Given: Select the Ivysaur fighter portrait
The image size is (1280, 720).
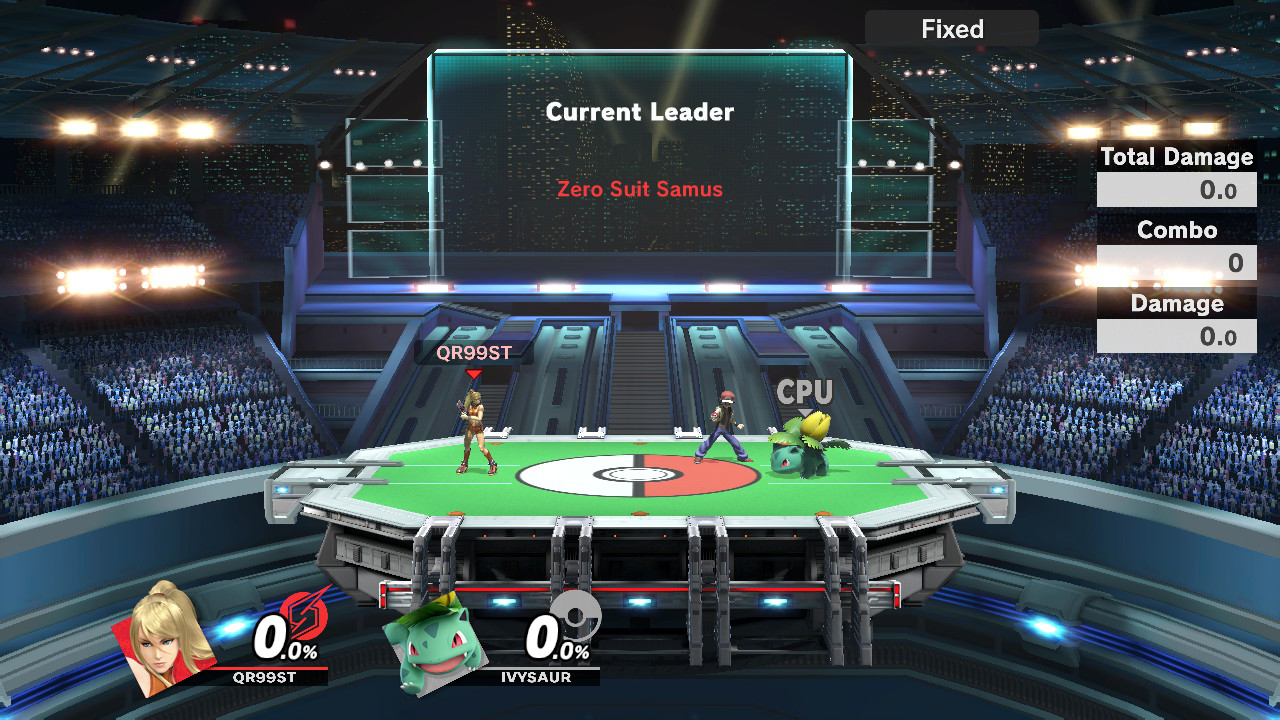Looking at the screenshot, I should pos(433,642).
